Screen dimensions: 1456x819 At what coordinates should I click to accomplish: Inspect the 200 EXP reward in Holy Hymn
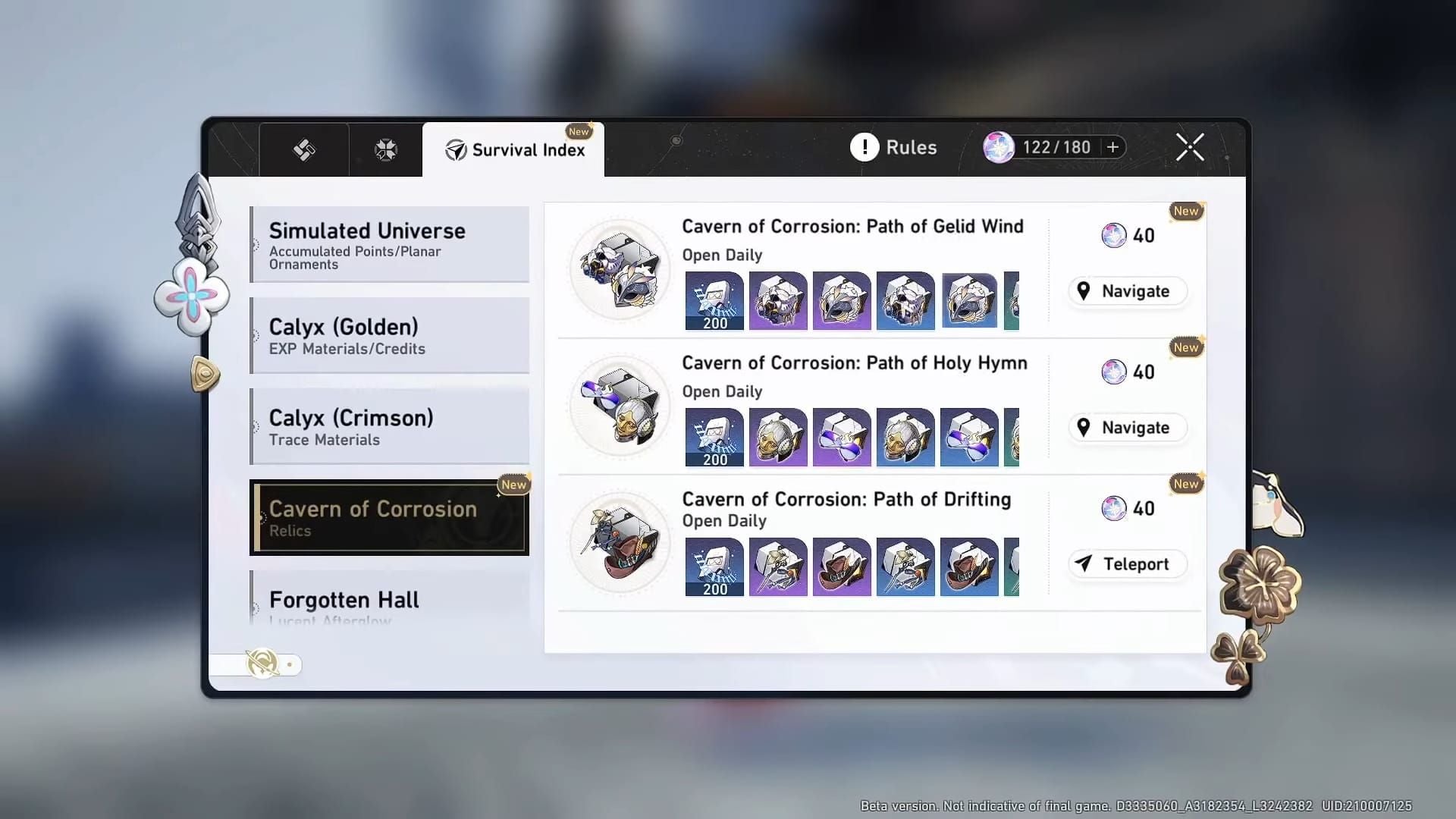714,438
